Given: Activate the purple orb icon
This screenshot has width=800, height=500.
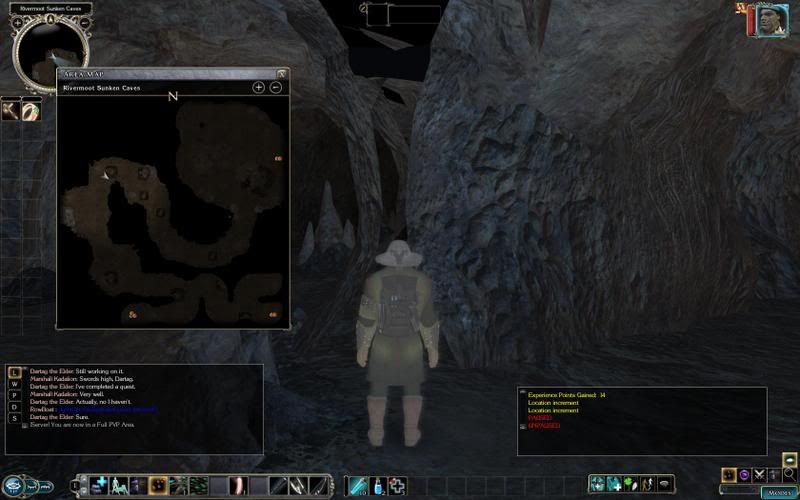Looking at the screenshot, I should tap(744, 474).
